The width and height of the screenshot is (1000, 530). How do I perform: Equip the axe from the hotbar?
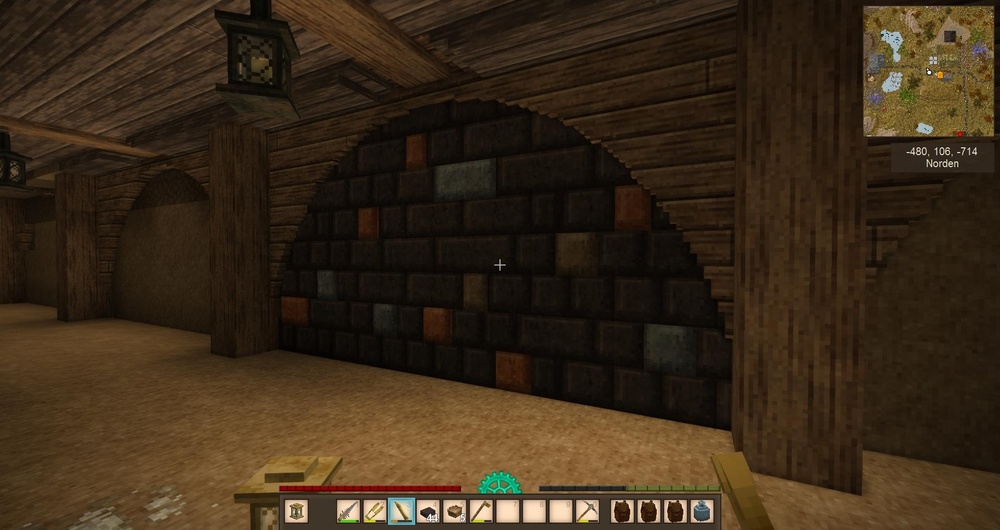click(481, 512)
